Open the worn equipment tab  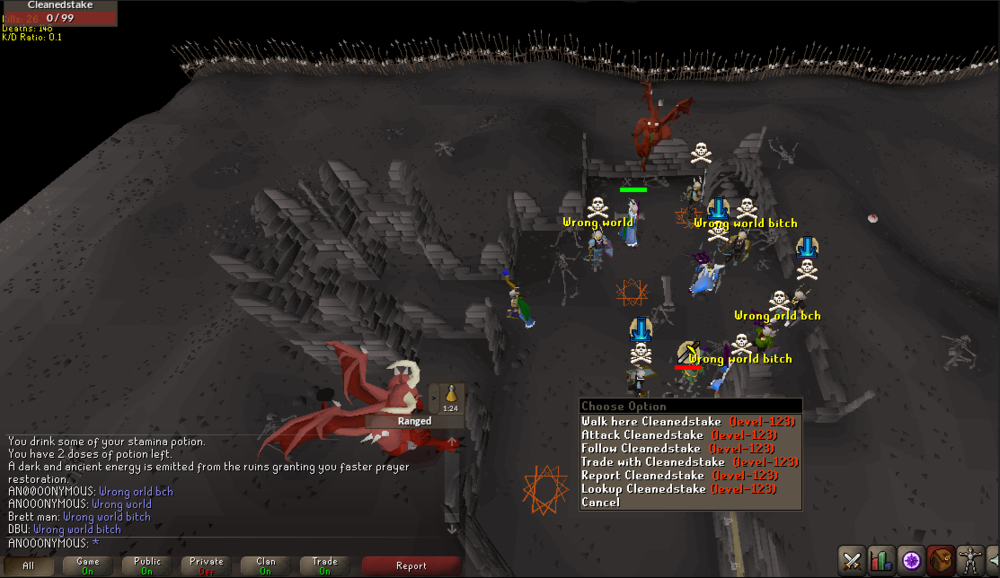[x=969, y=560]
